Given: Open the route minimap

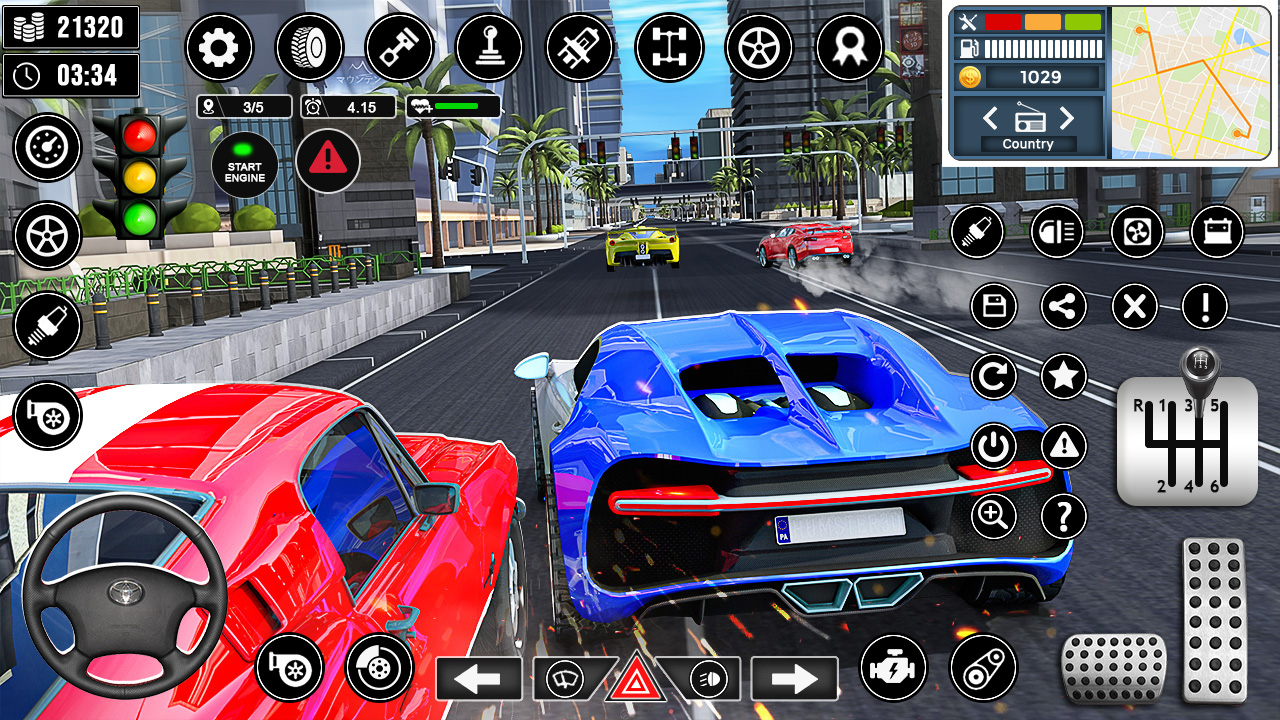Looking at the screenshot, I should (1190, 82).
